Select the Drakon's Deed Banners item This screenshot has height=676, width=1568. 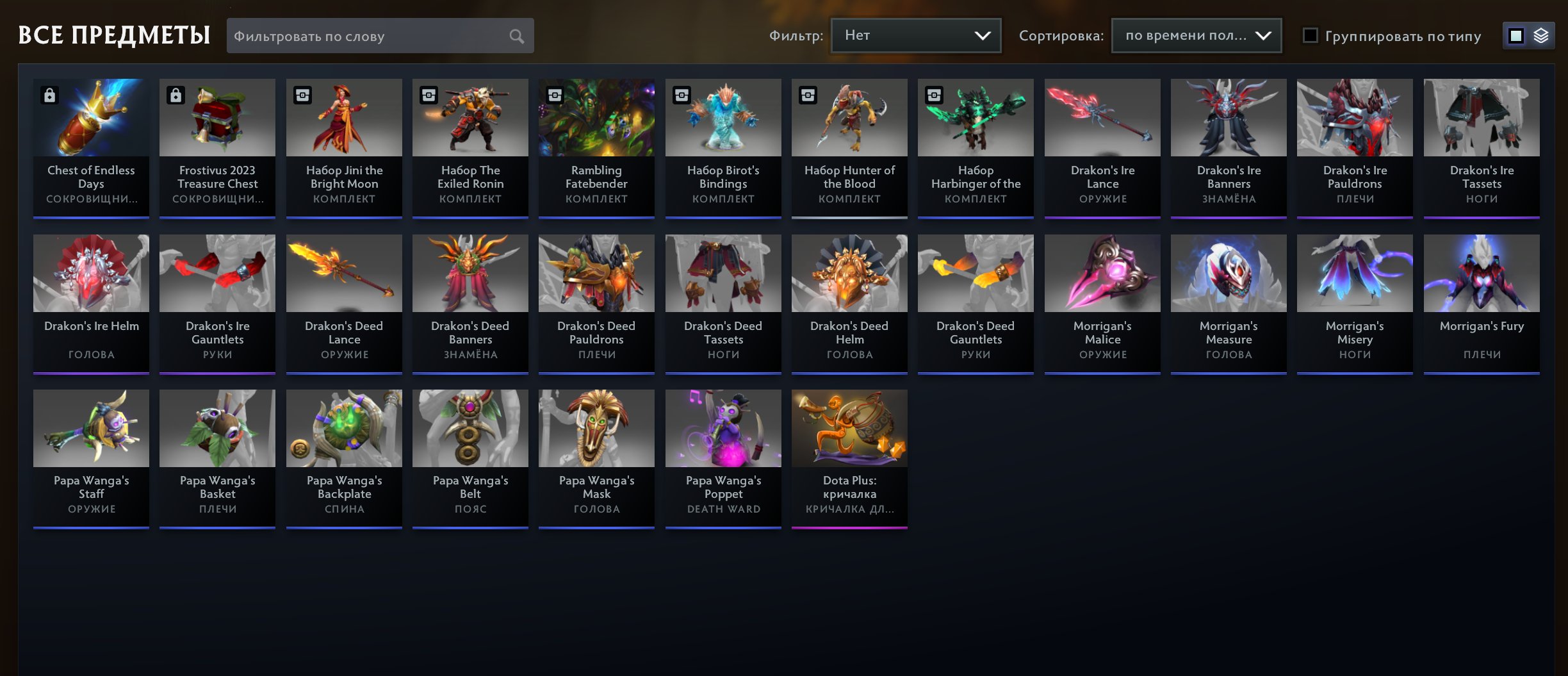click(x=470, y=303)
